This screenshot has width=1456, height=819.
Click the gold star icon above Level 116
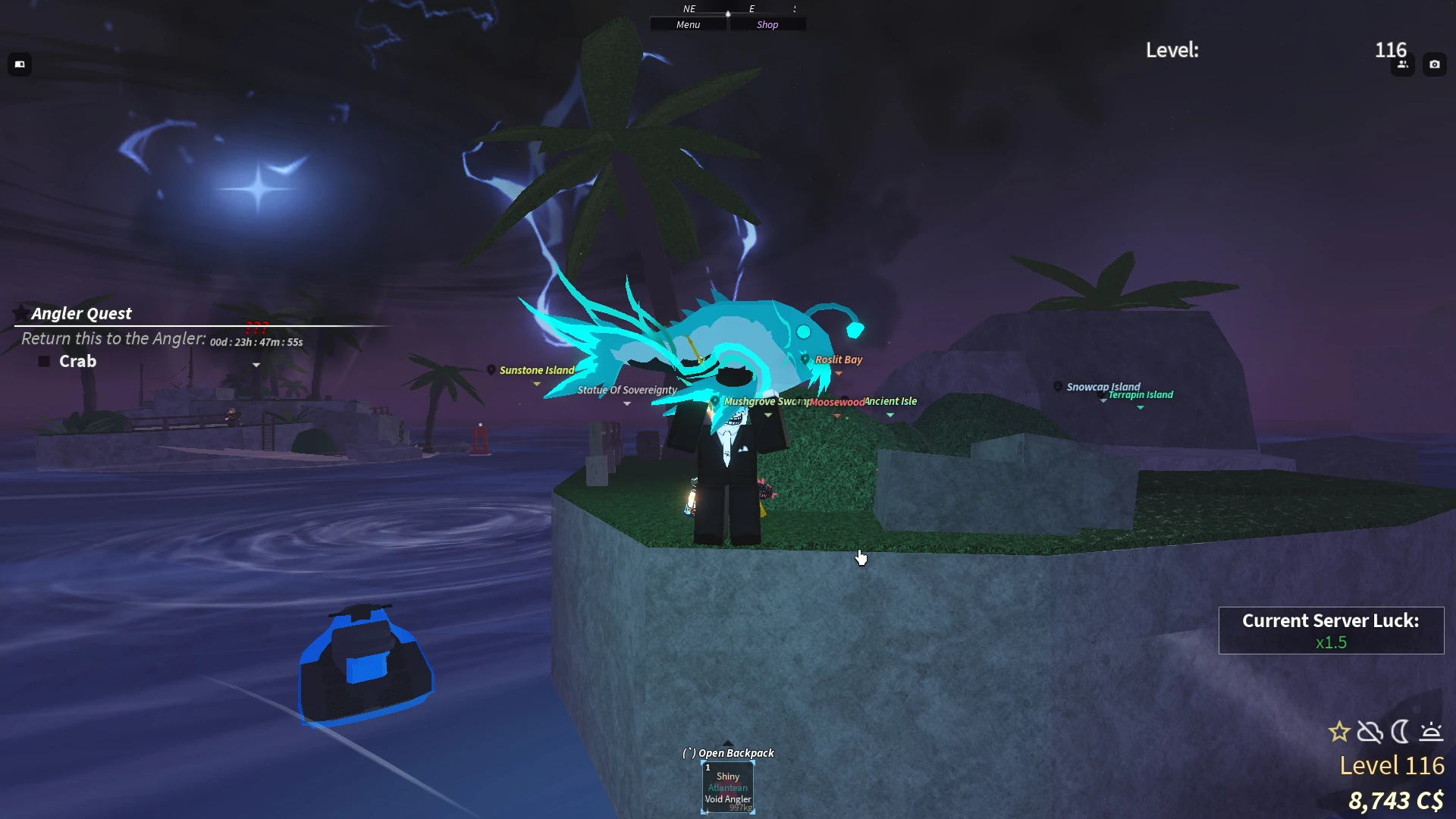pos(1340,732)
